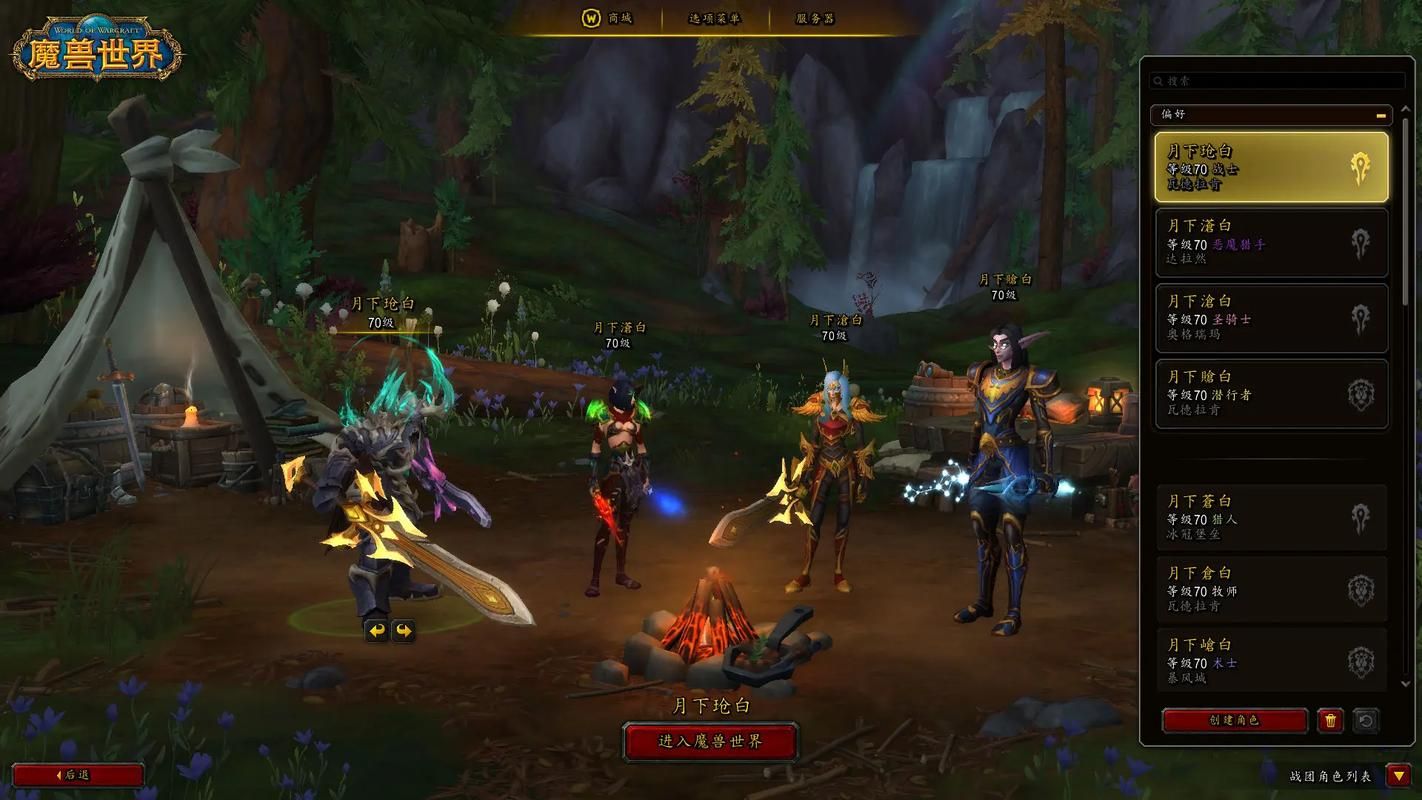The width and height of the screenshot is (1422, 800).
Task: Toggle the 战团角色列表 warband list arrow
Action: click(1398, 775)
